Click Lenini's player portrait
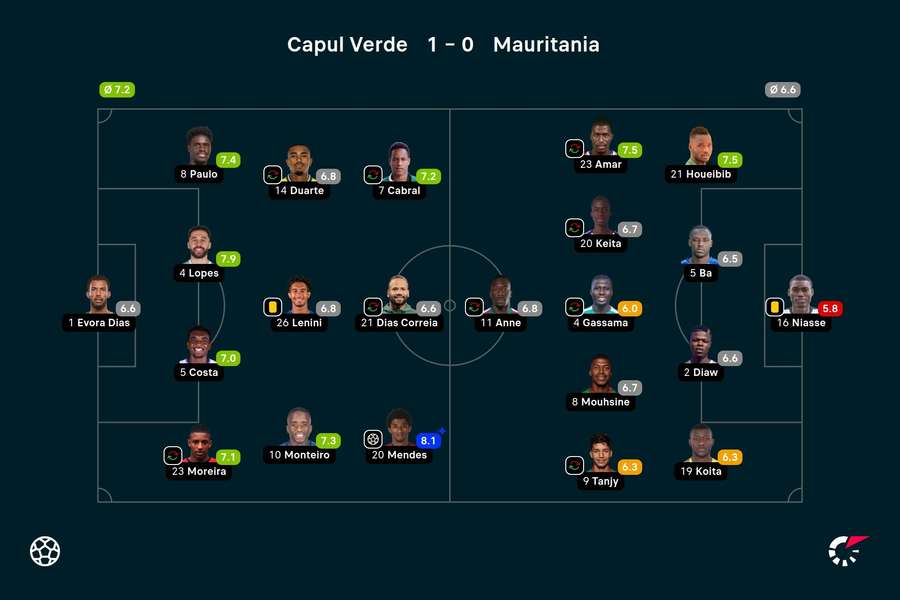 [x=298, y=296]
